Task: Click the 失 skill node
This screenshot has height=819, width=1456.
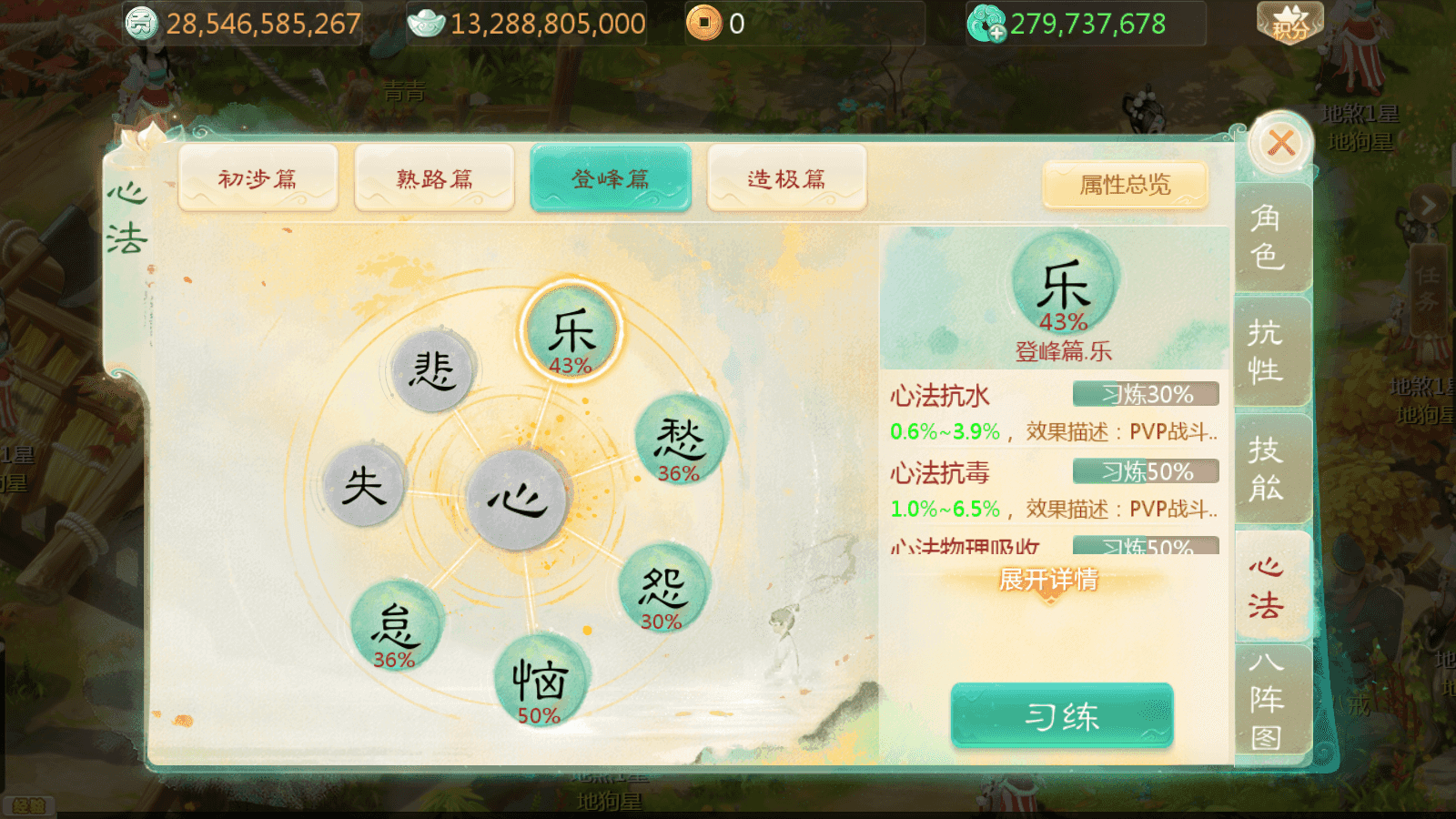Action: tap(363, 485)
